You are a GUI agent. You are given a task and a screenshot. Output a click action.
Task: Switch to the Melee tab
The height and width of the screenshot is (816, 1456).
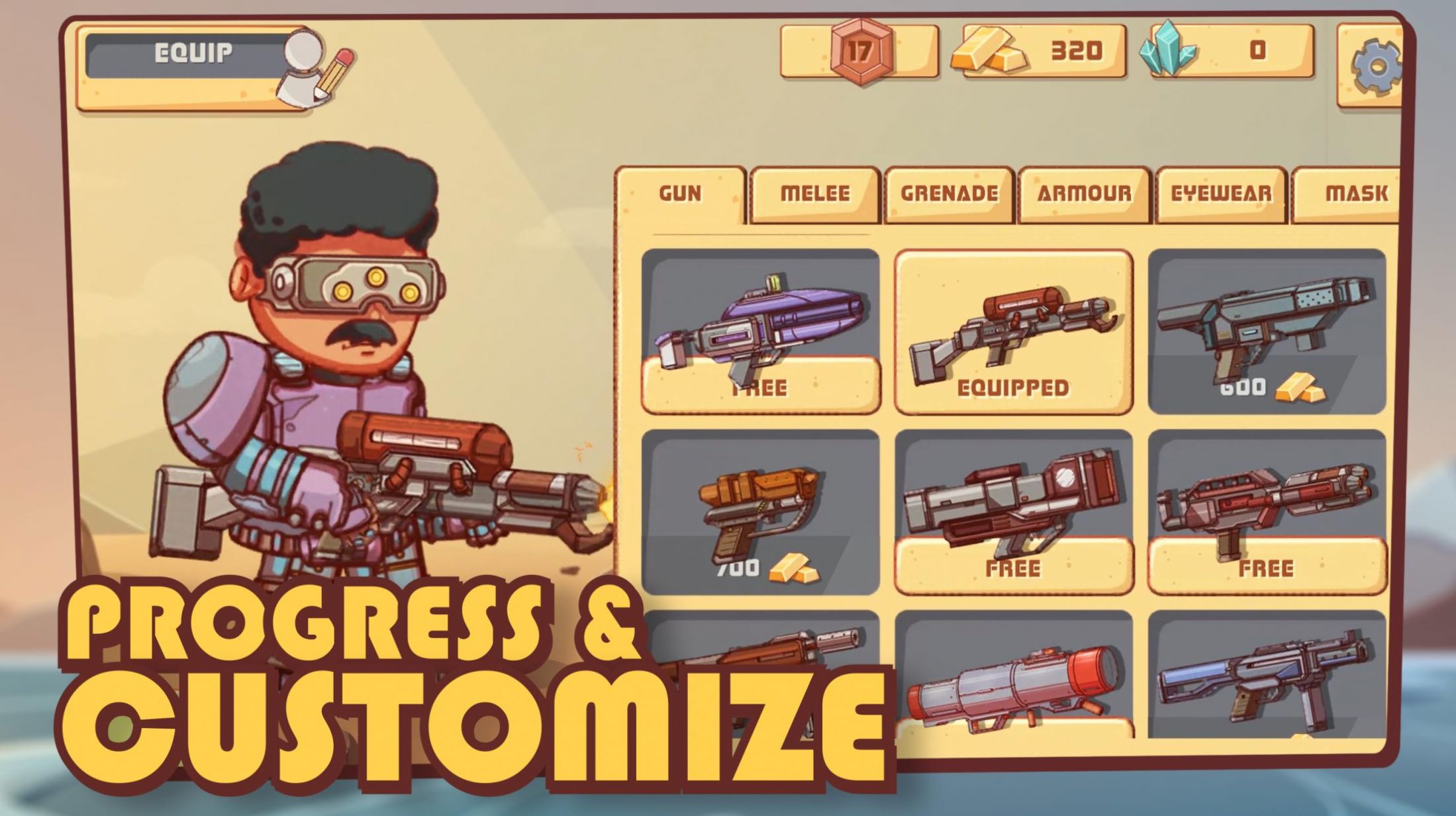tap(814, 194)
